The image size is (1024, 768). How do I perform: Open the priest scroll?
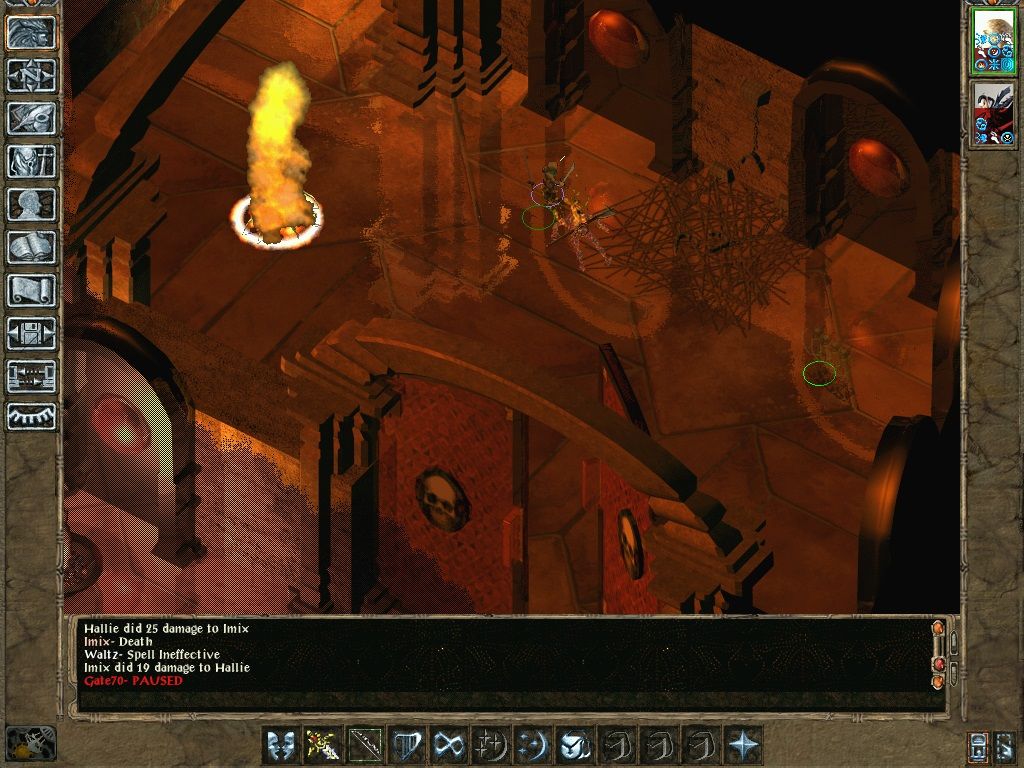[31, 290]
